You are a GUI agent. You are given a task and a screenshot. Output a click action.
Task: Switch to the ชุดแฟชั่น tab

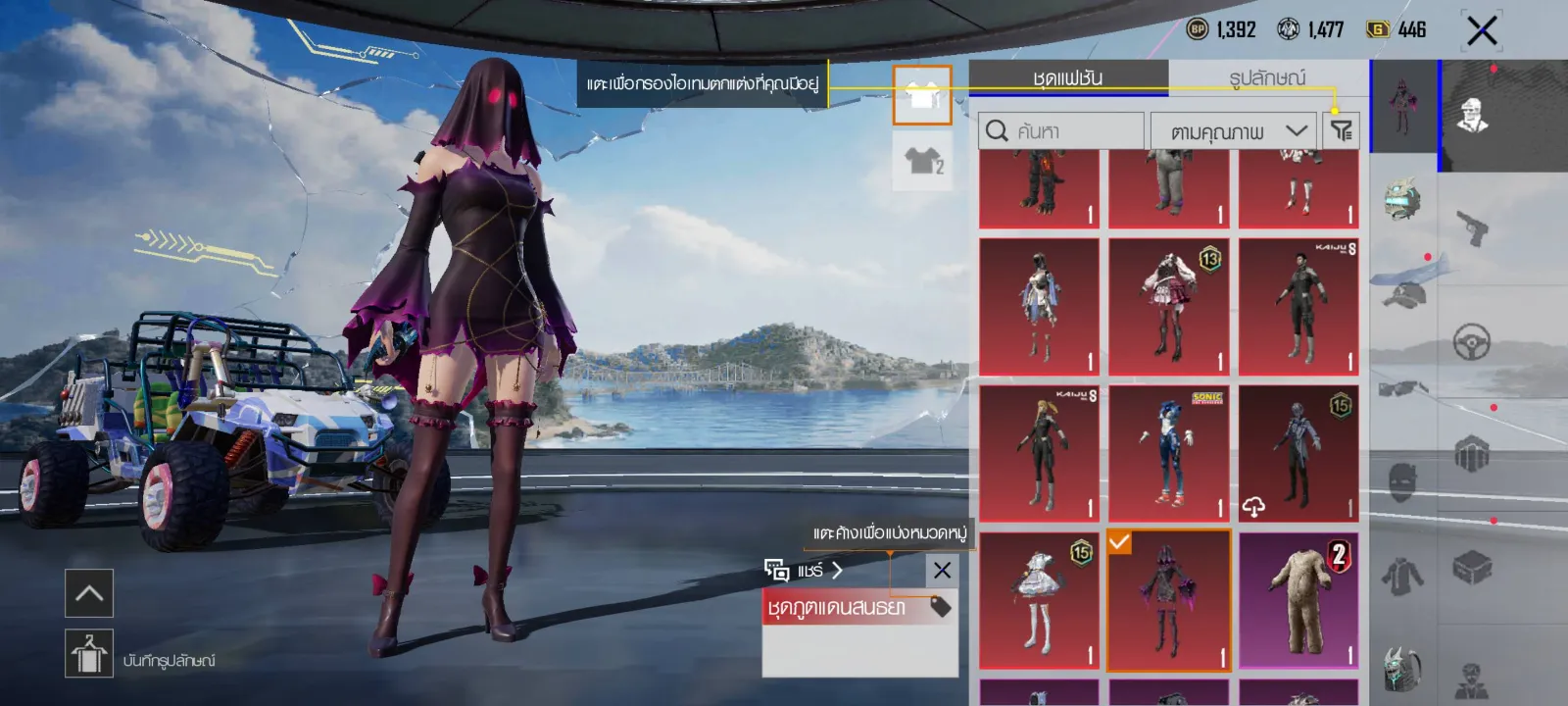click(x=1067, y=77)
